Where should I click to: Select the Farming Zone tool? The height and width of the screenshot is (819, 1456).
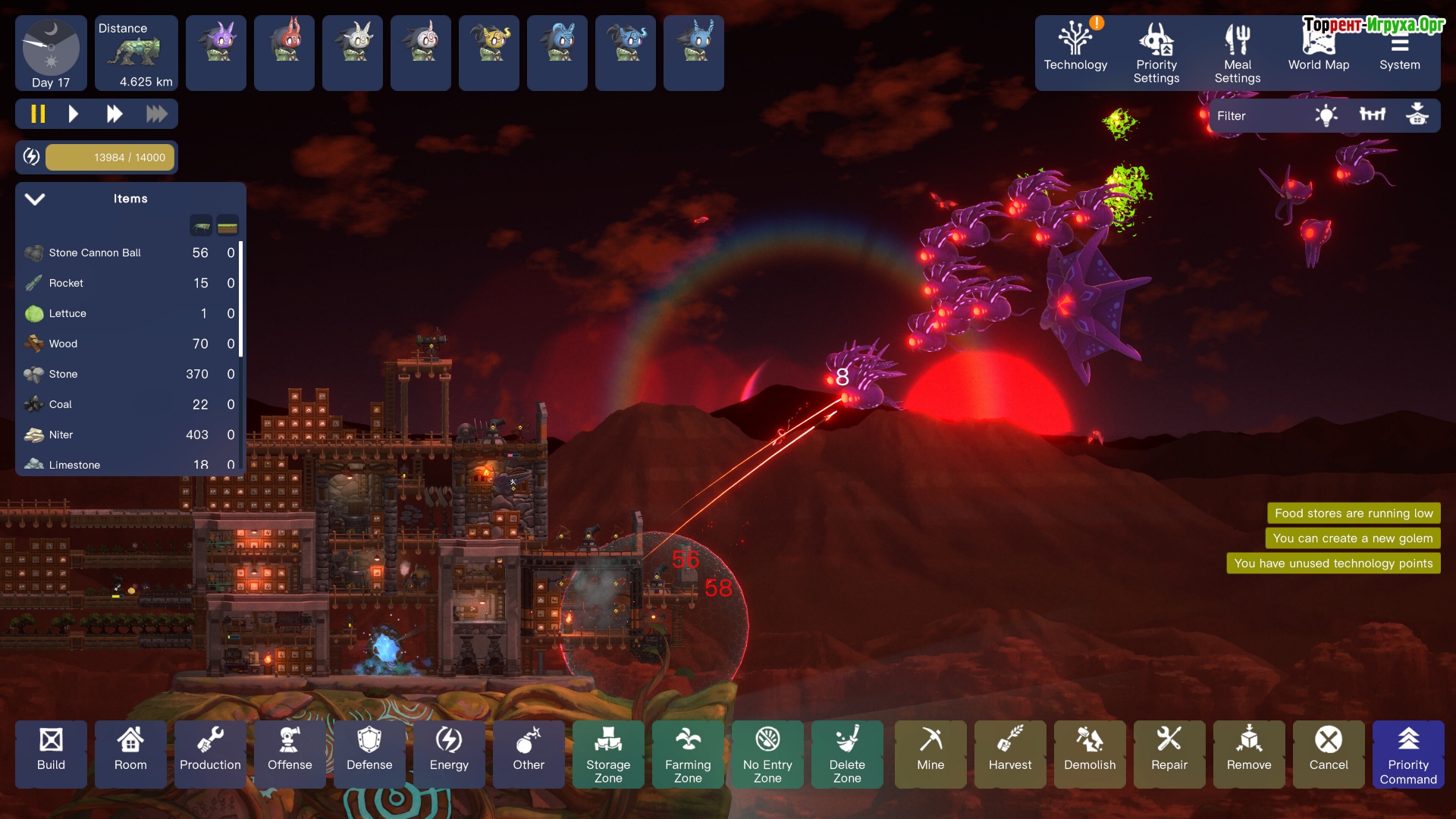[x=688, y=752]
